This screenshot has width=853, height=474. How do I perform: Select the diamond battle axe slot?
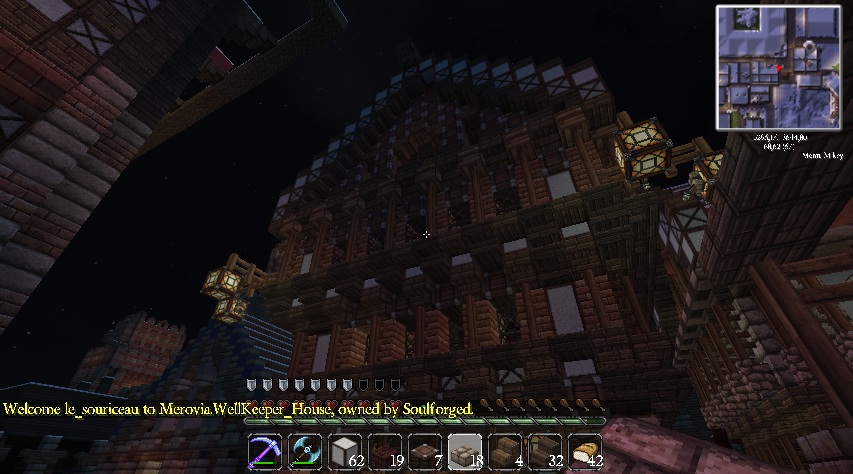[x=305, y=452]
